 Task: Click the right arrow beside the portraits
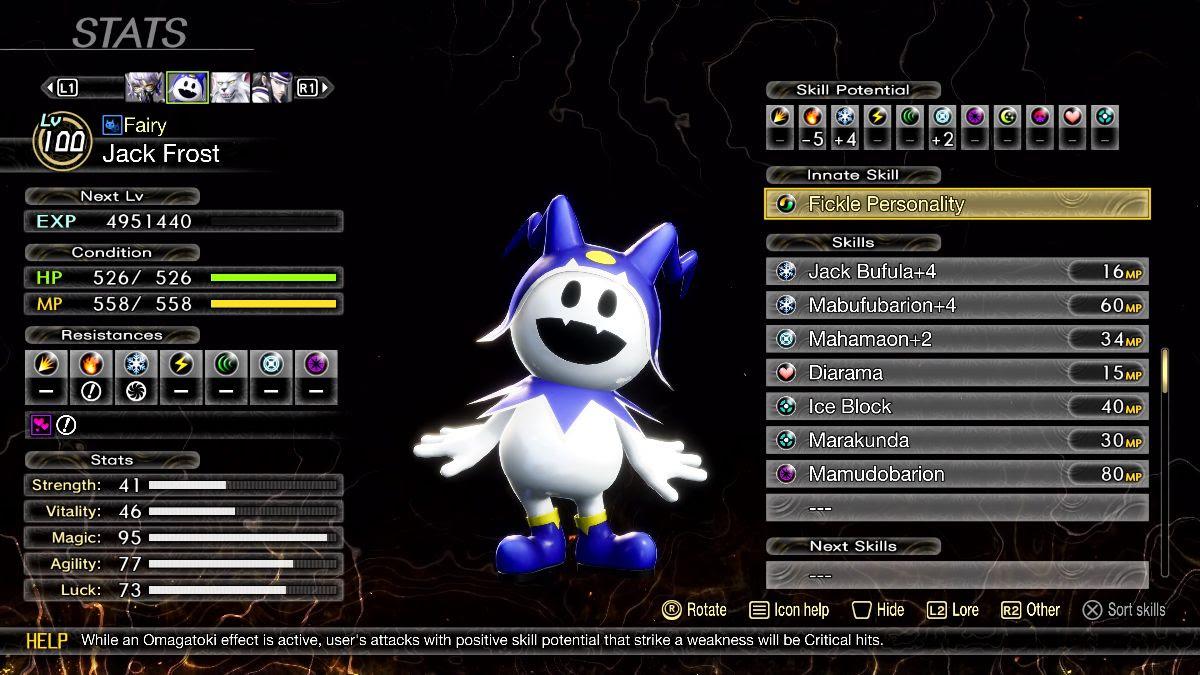tap(327, 88)
